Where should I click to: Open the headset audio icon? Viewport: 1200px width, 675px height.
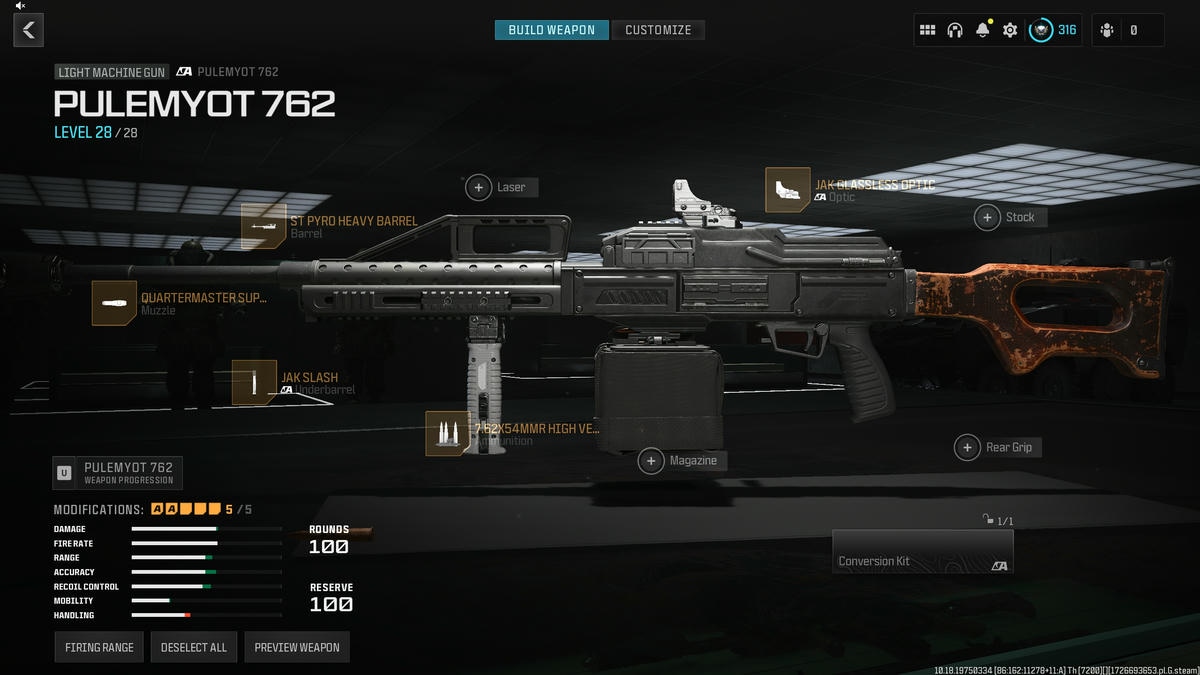(955, 30)
